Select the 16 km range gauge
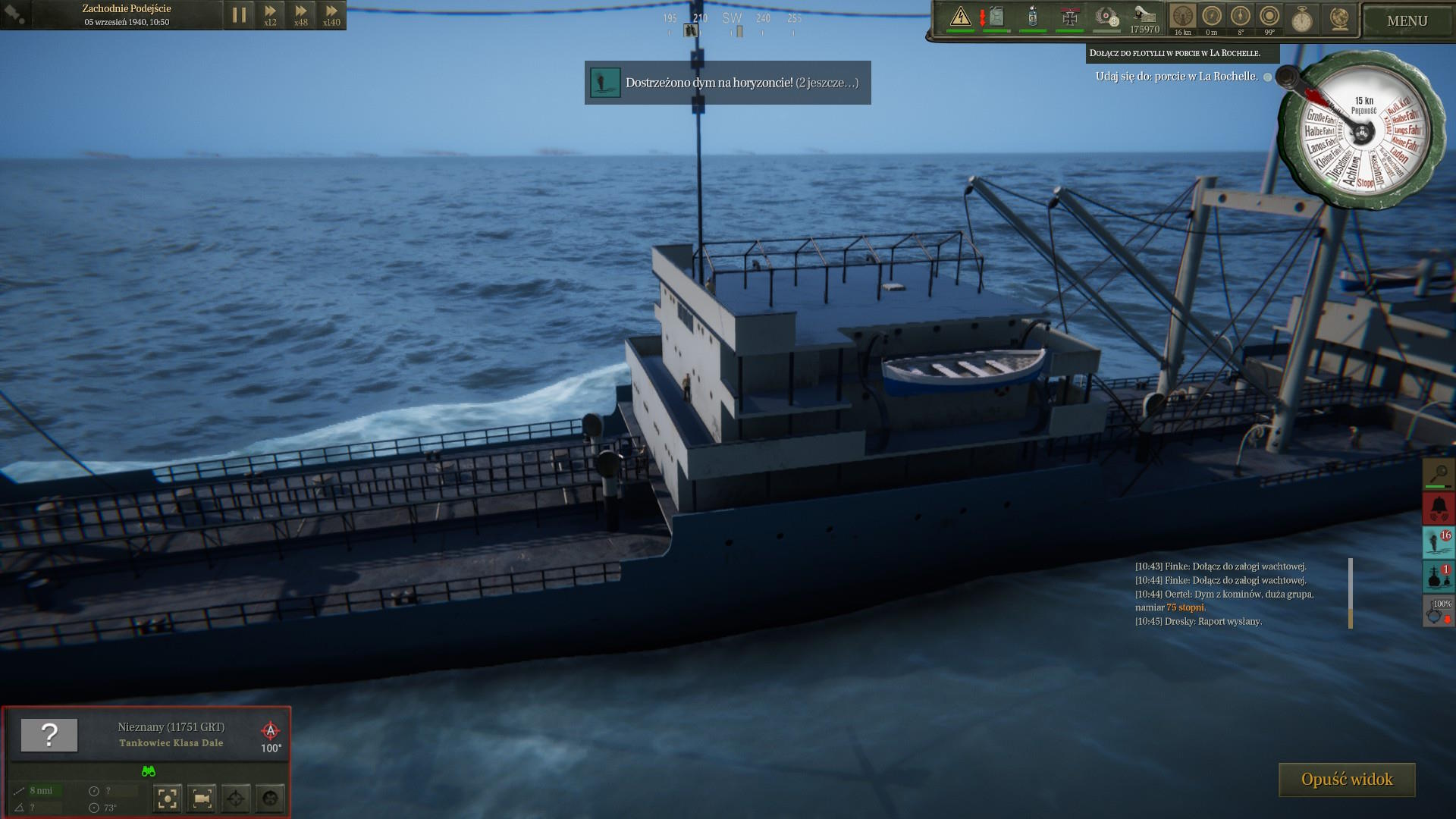The height and width of the screenshot is (819, 1456). click(x=1182, y=17)
